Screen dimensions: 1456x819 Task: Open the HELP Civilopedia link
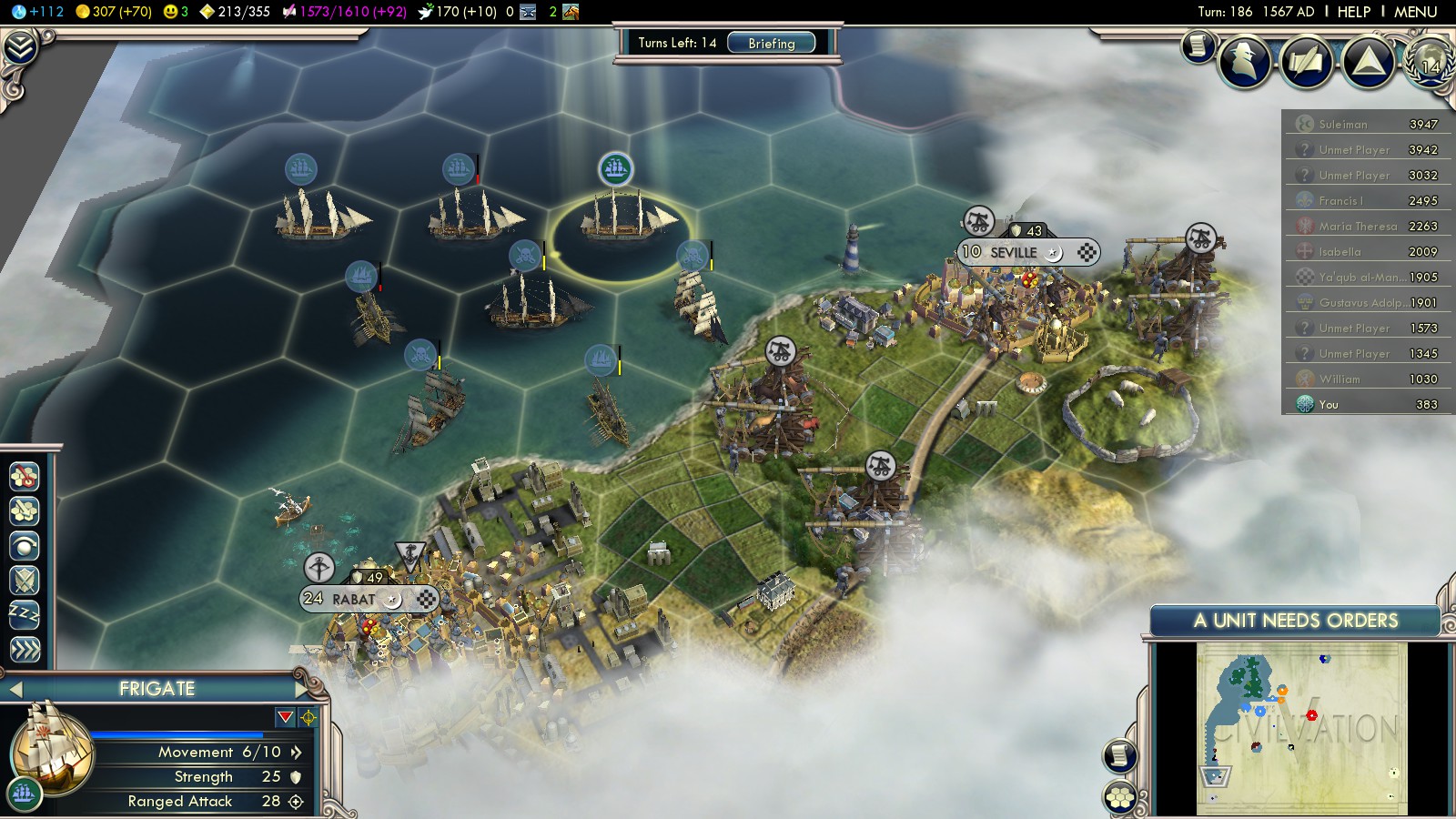(1353, 12)
